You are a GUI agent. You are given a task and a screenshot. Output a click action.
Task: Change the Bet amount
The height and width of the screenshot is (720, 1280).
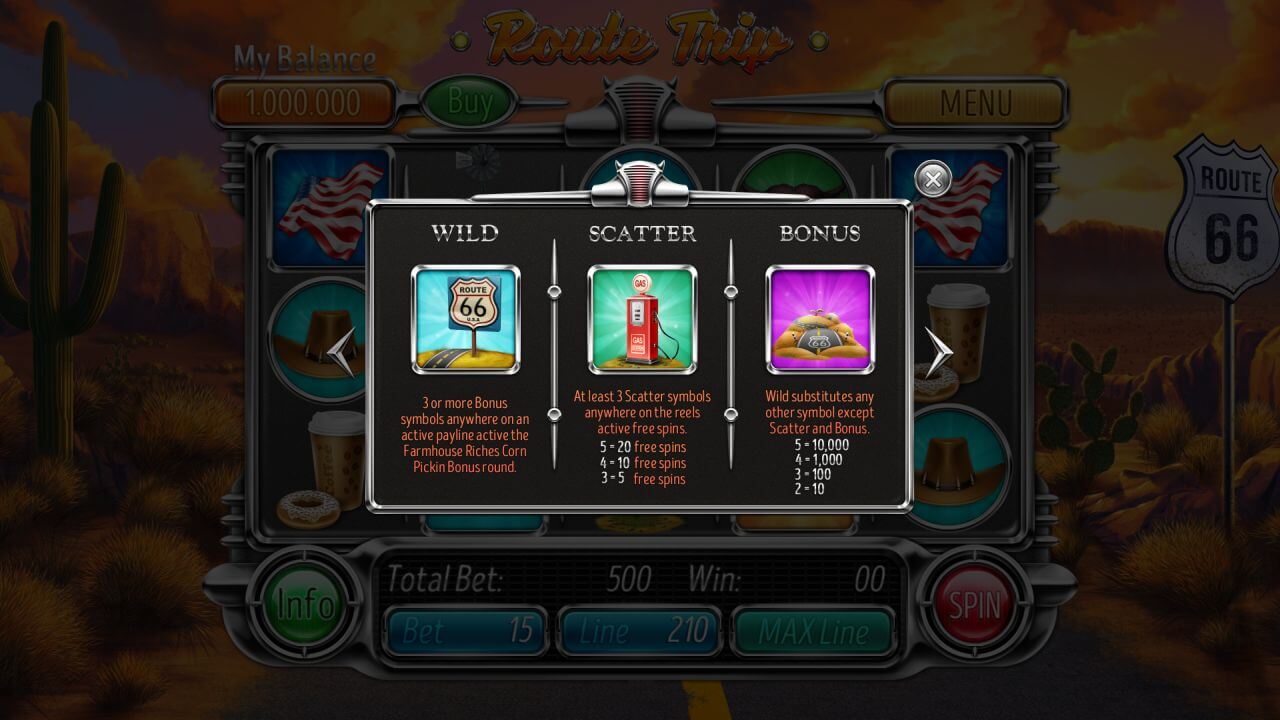pos(467,630)
